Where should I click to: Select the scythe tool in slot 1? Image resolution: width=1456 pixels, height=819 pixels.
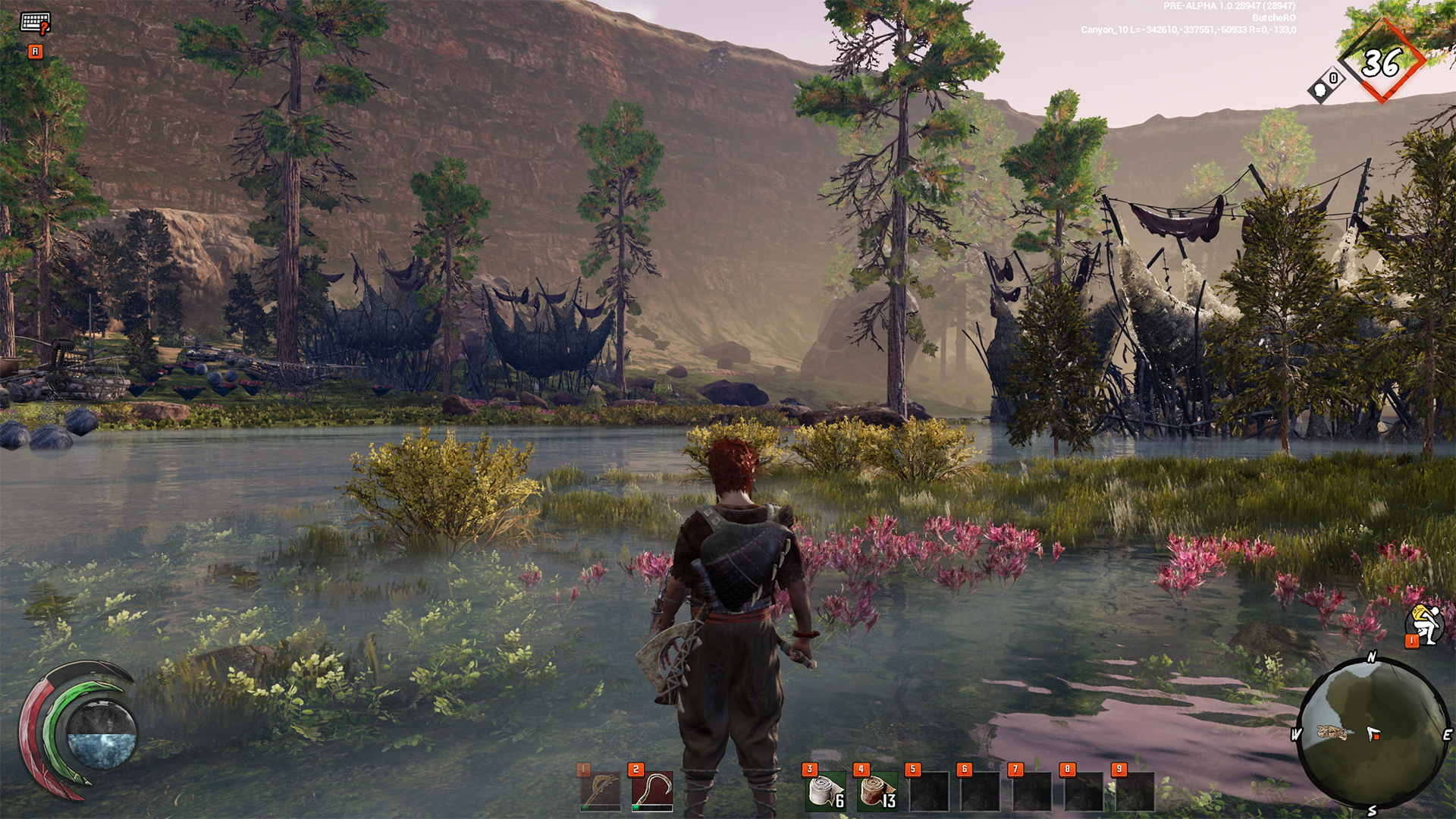point(600,791)
